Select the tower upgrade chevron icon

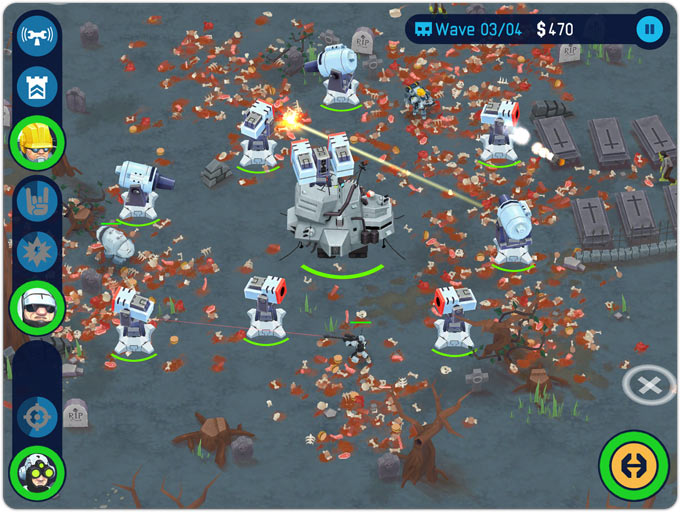[x=37, y=88]
